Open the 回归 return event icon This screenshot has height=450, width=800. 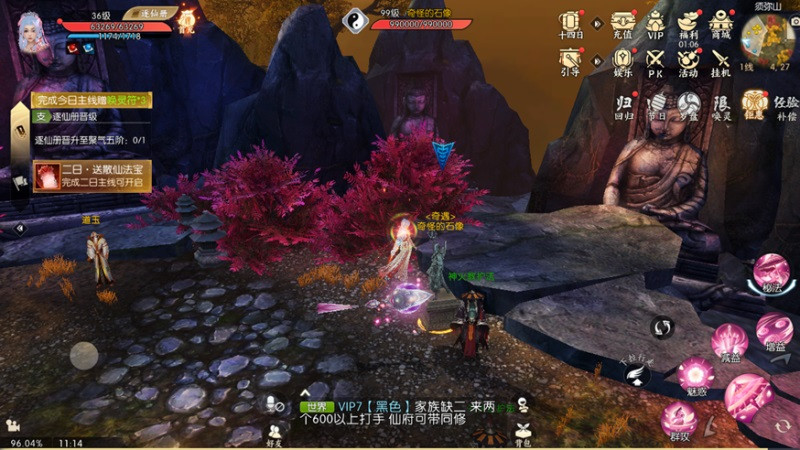(624, 104)
